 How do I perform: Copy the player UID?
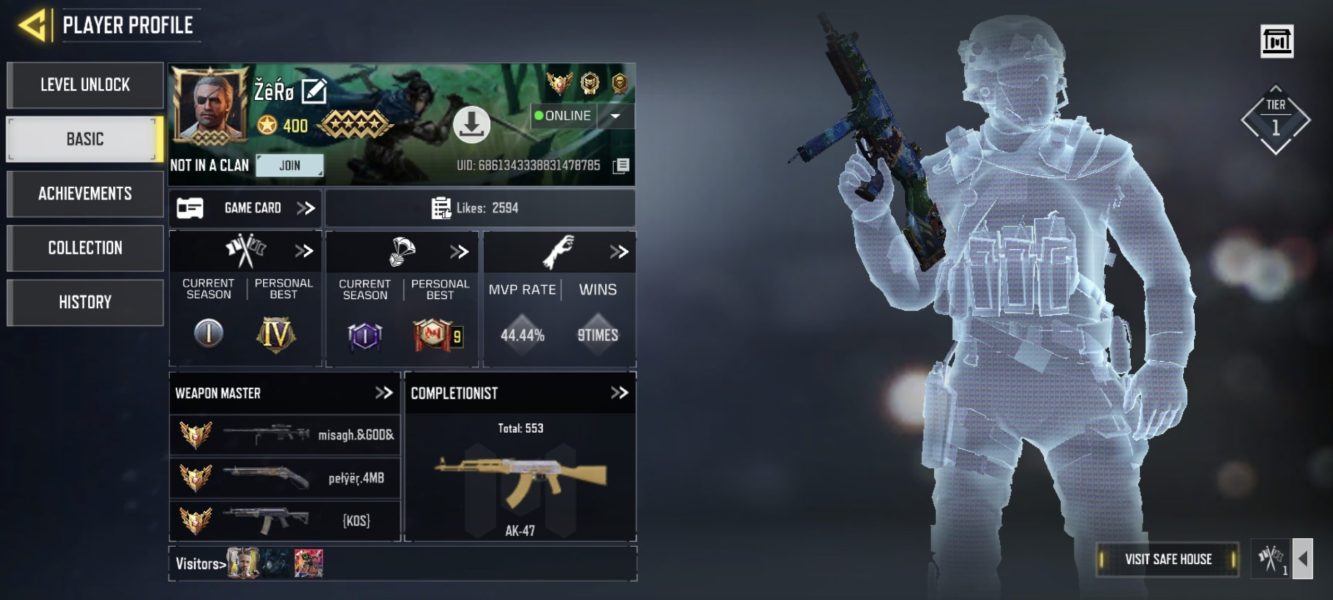point(621,165)
